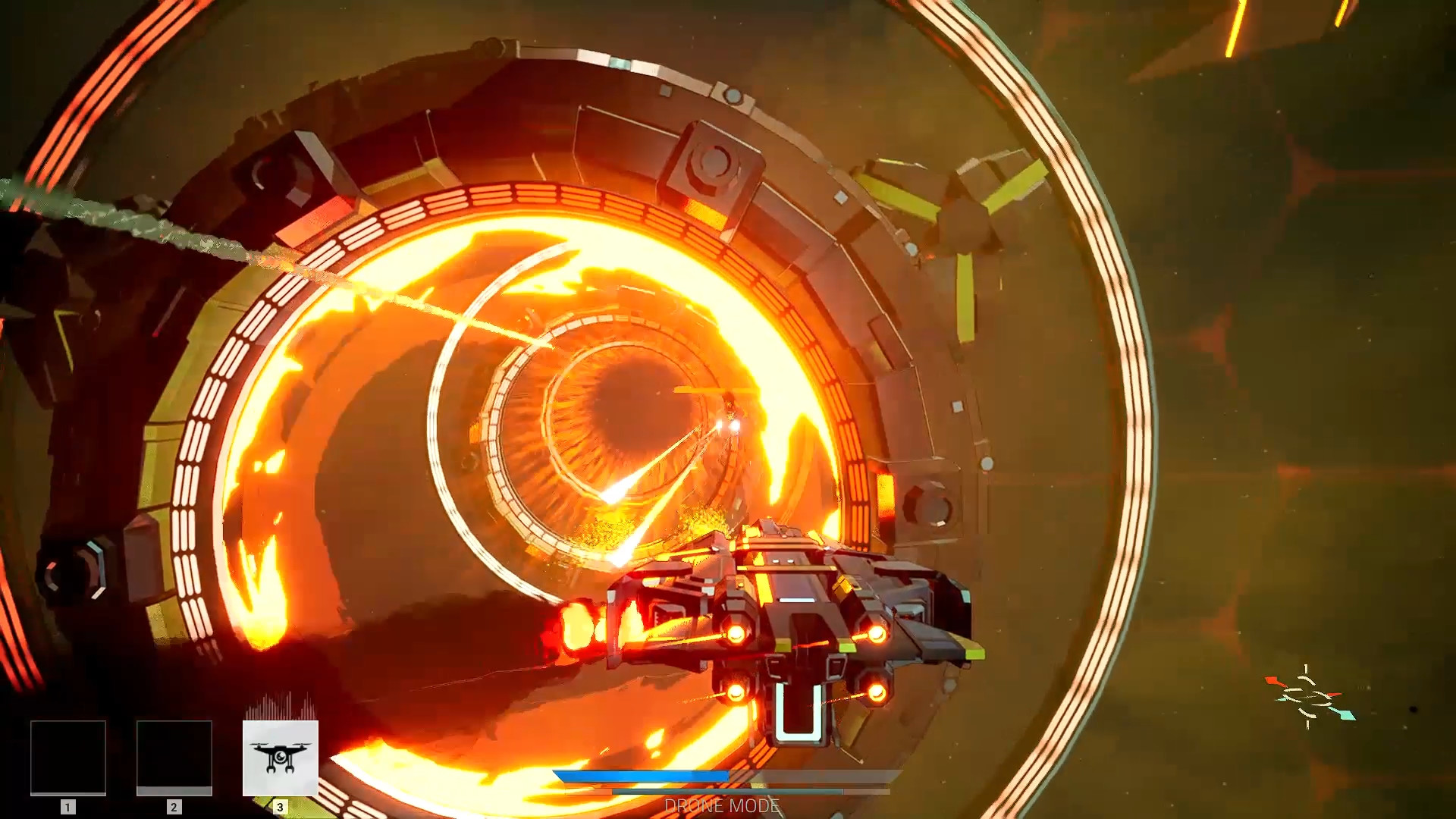Click the thin secondary progress bar below the energy bar
The width and height of the screenshot is (1456, 819).
tap(728, 790)
